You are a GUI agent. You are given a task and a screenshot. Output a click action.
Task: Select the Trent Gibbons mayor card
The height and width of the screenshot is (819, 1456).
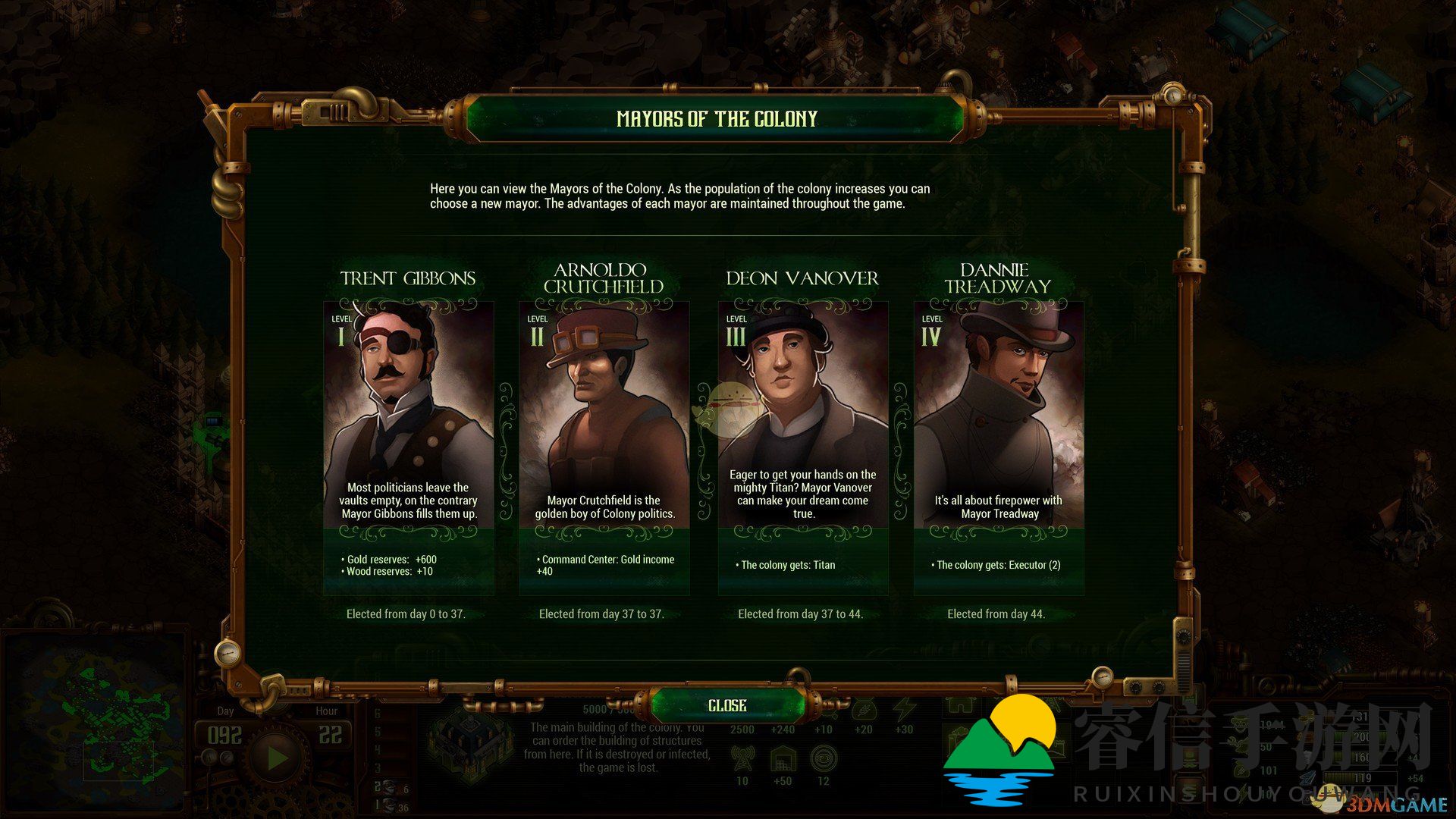point(409,447)
